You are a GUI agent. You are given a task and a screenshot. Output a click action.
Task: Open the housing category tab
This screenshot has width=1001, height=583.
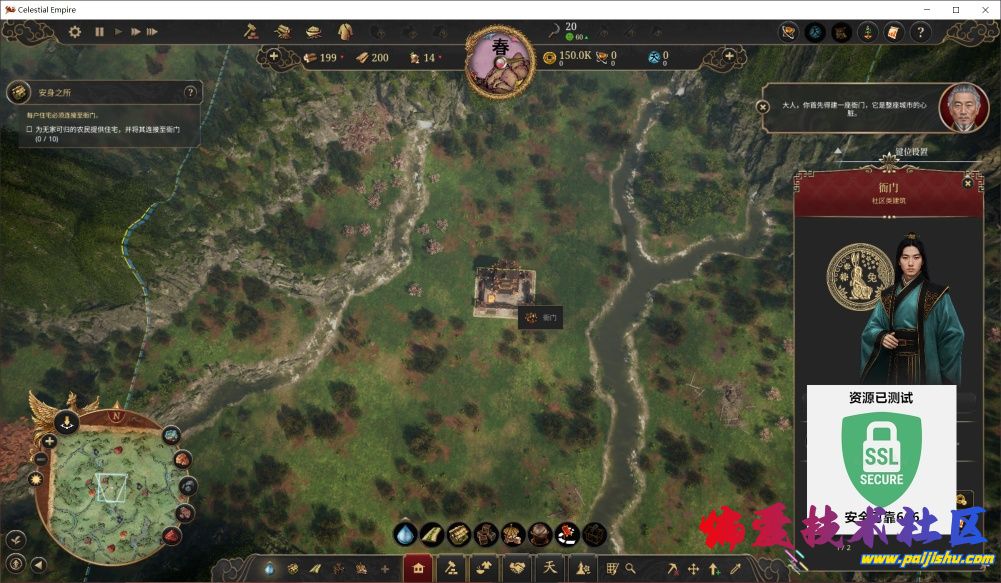pos(418,568)
